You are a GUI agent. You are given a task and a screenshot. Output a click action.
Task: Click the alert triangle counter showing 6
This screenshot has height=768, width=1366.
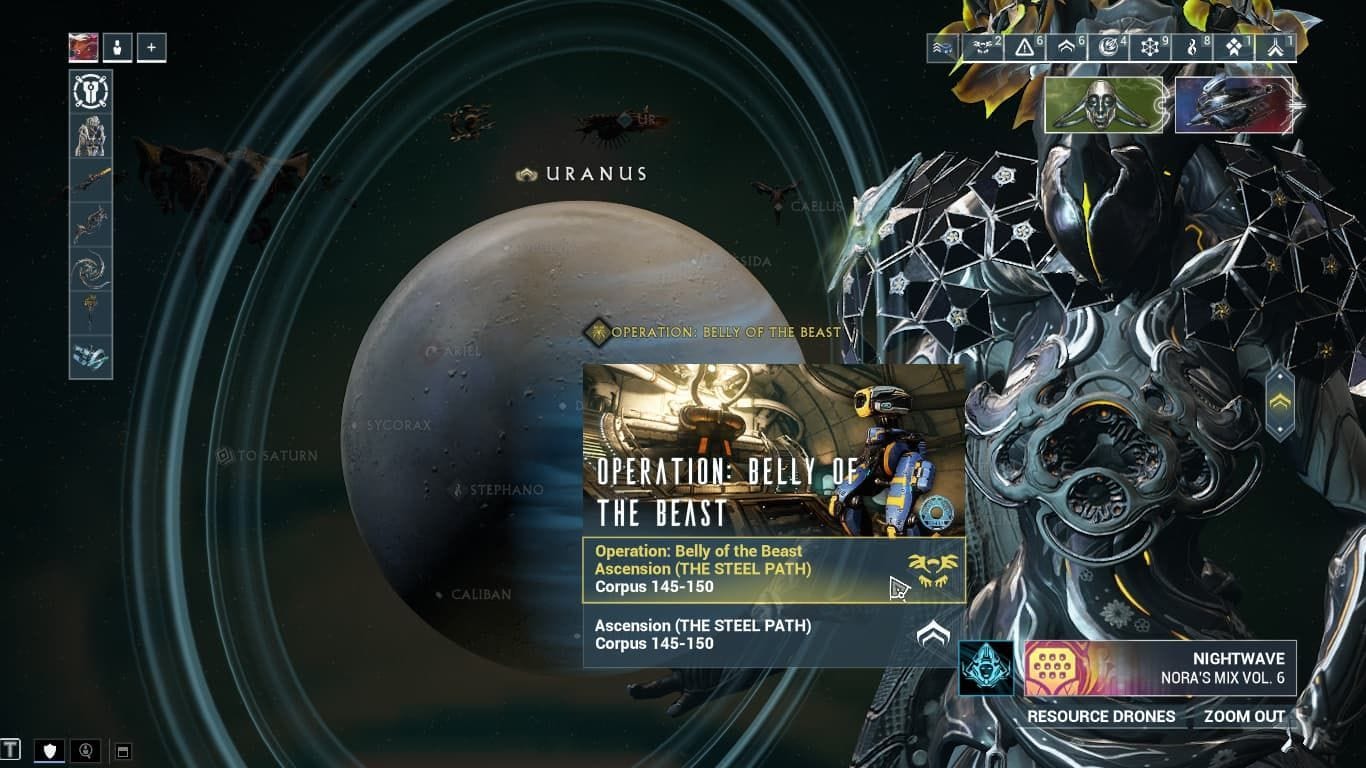tap(1022, 46)
